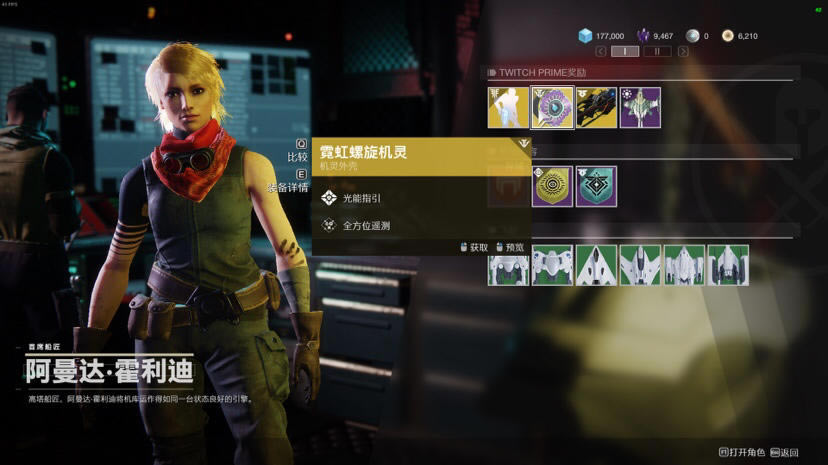Viewport: 828px width, 465px height.
Task: Choose the black exotic sparrow vehicle
Action: (596, 108)
